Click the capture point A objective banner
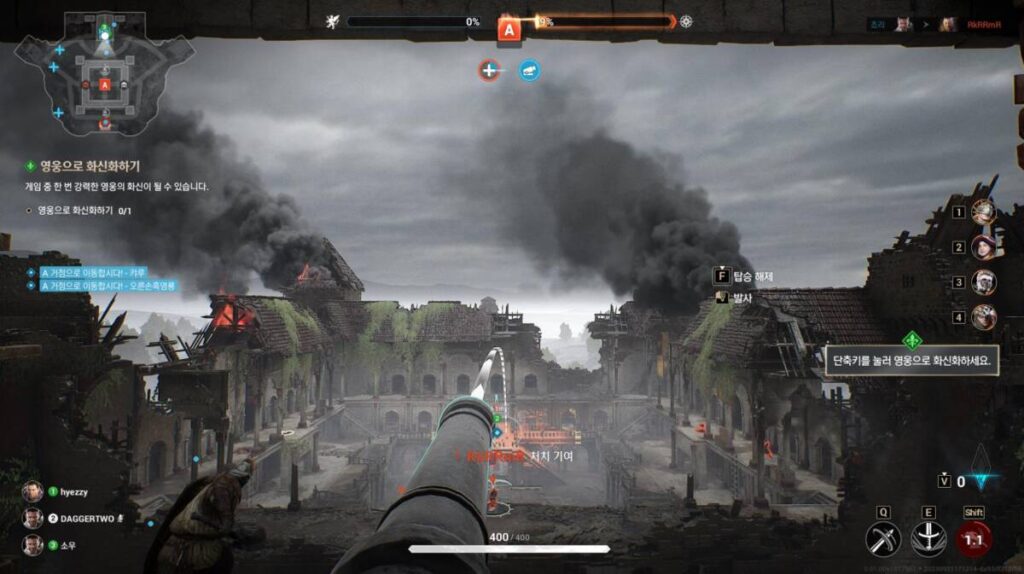1024x574 pixels. (509, 30)
